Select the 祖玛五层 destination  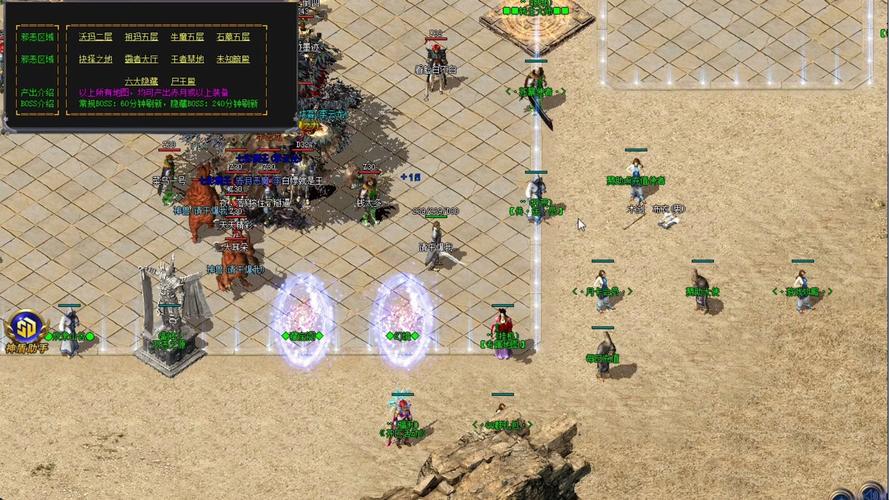[x=141, y=37]
